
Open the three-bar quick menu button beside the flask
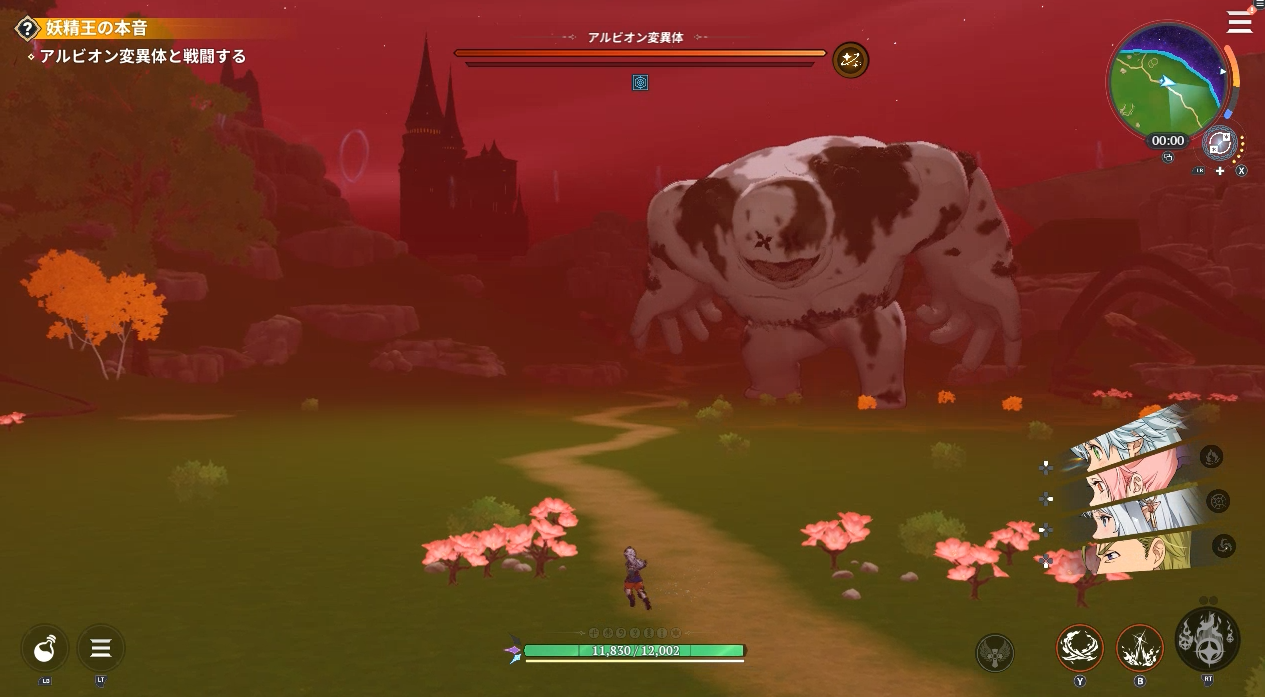pos(101,648)
